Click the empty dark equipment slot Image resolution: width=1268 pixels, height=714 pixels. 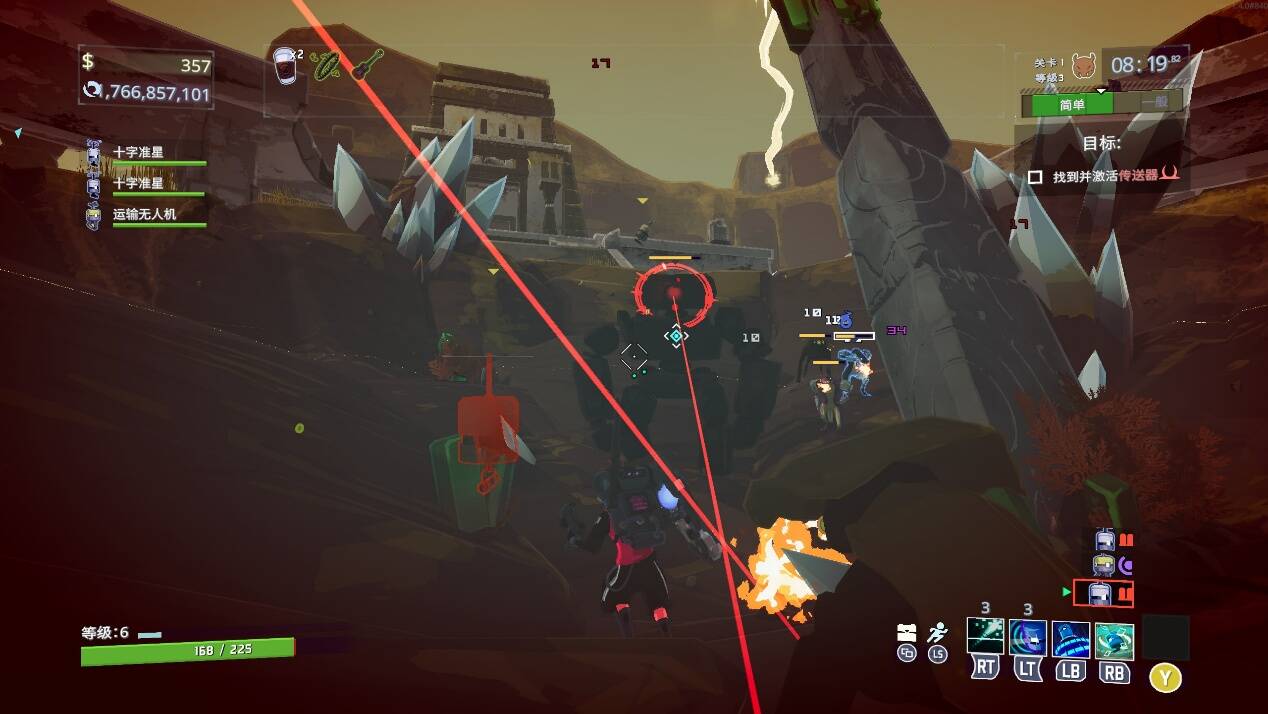coord(1165,638)
